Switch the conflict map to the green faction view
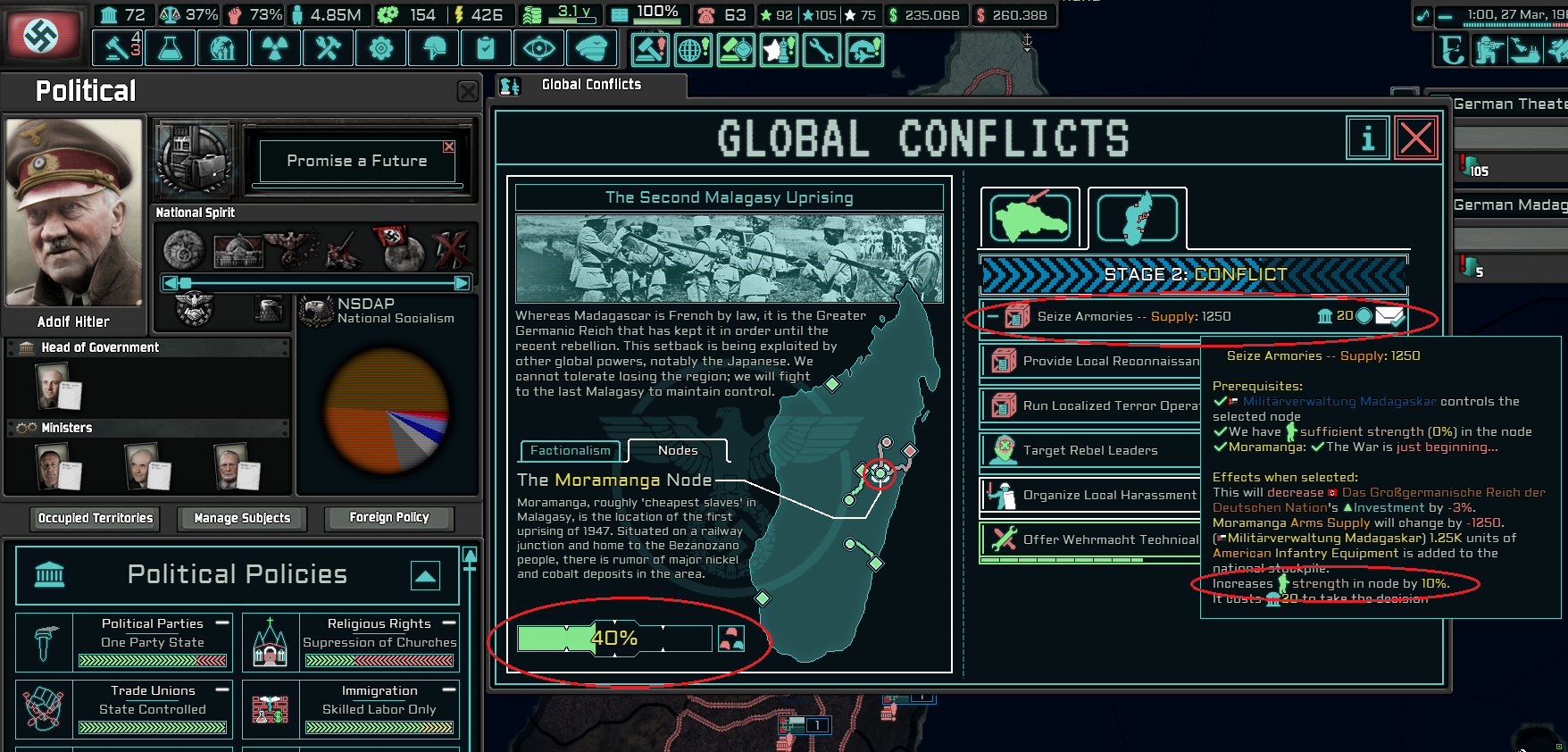Viewport: 1568px width, 752px height. point(1029,214)
